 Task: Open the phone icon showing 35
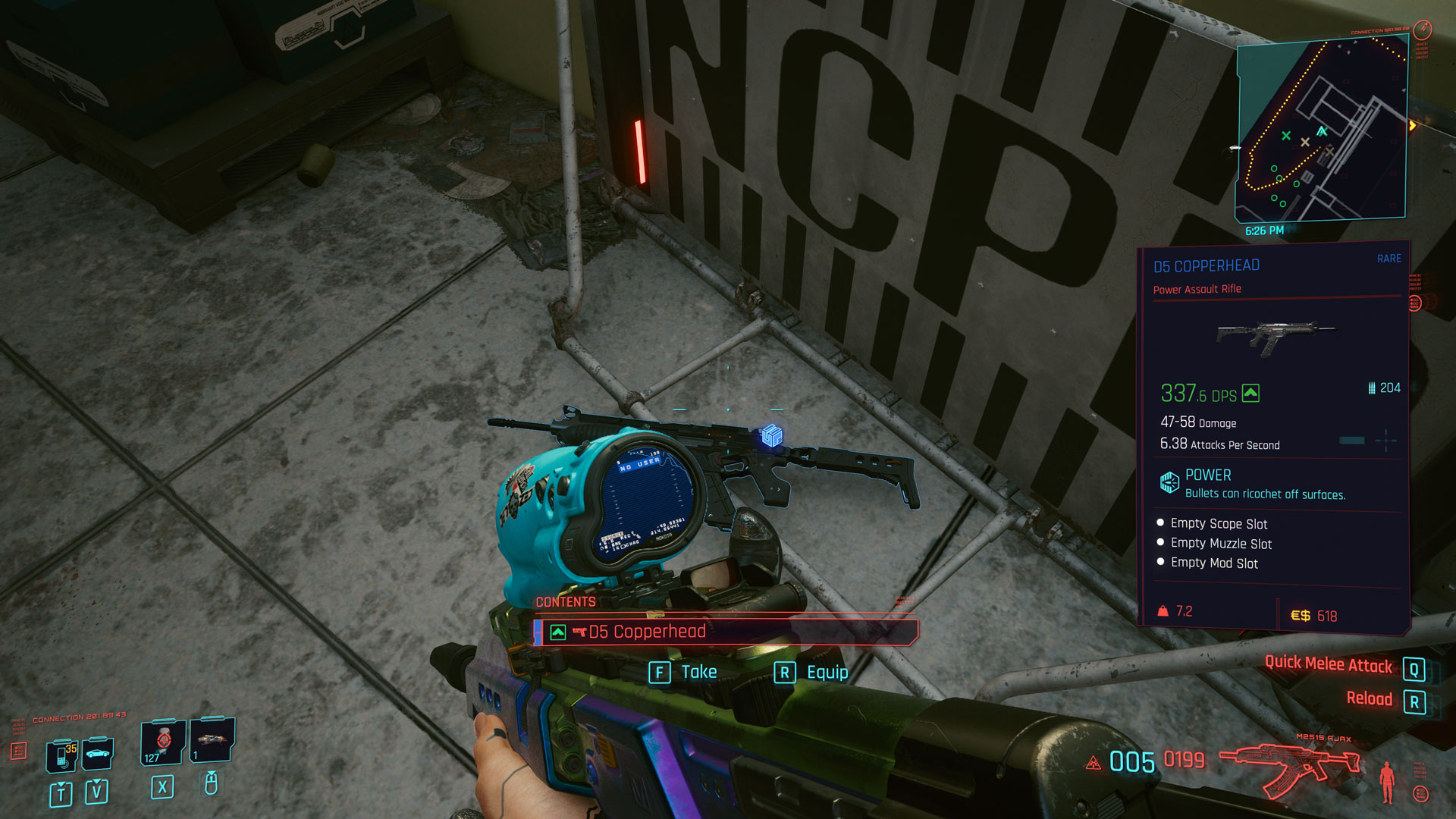click(62, 755)
